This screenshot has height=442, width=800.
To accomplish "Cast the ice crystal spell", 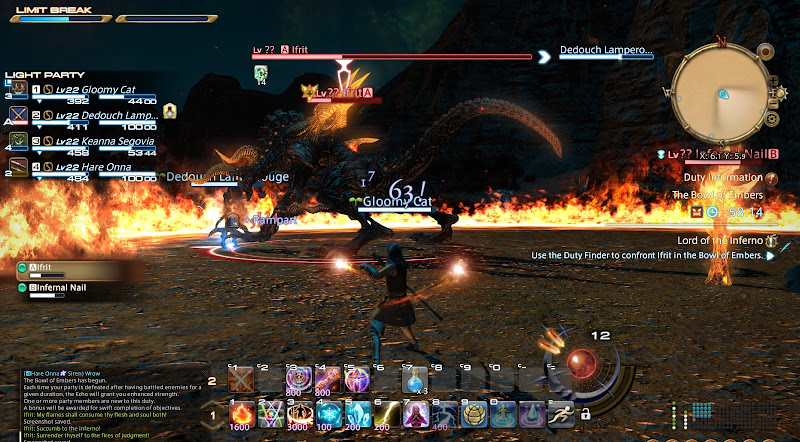I will point(357,412).
